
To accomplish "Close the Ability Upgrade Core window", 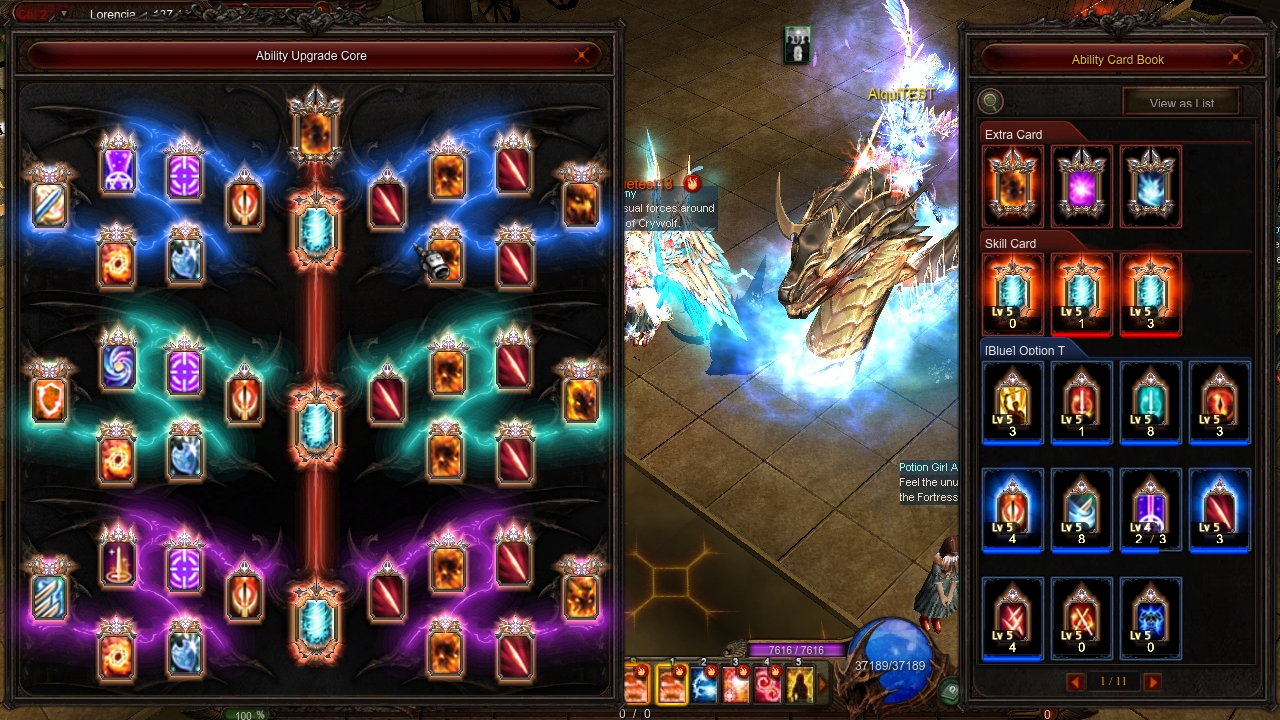I will 582,56.
